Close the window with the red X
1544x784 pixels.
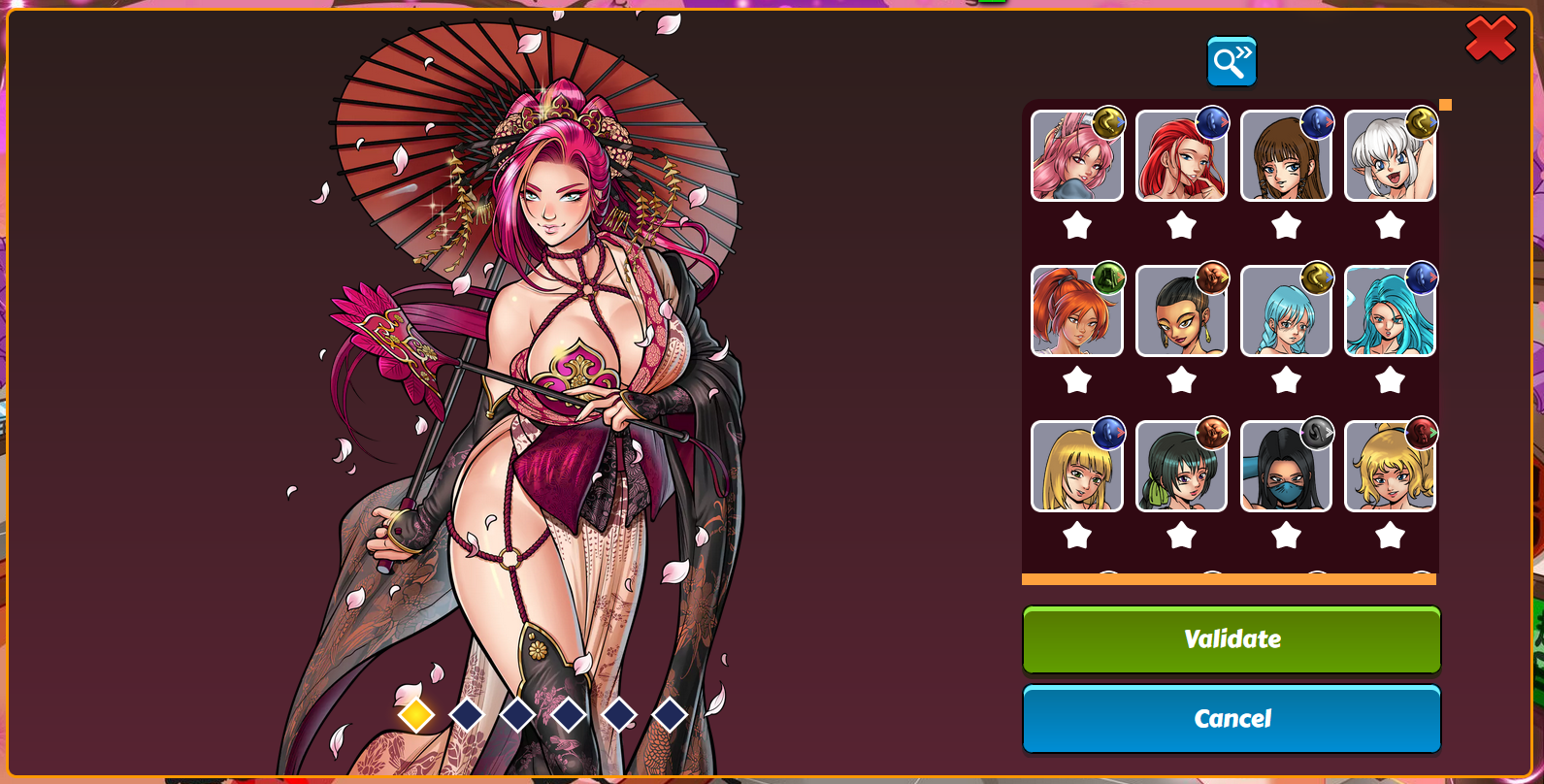pos(1491,39)
